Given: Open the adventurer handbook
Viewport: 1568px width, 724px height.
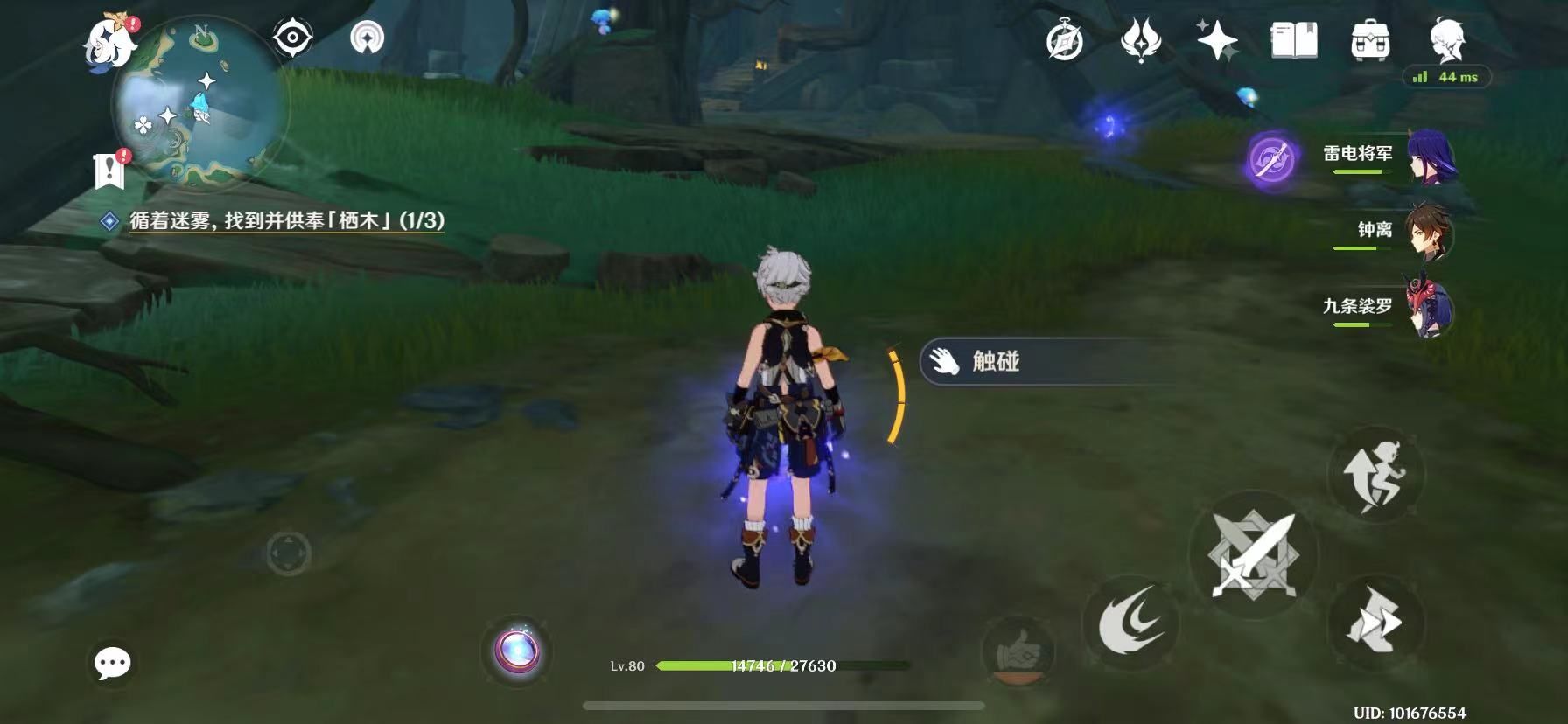Looking at the screenshot, I should pos(1293,41).
